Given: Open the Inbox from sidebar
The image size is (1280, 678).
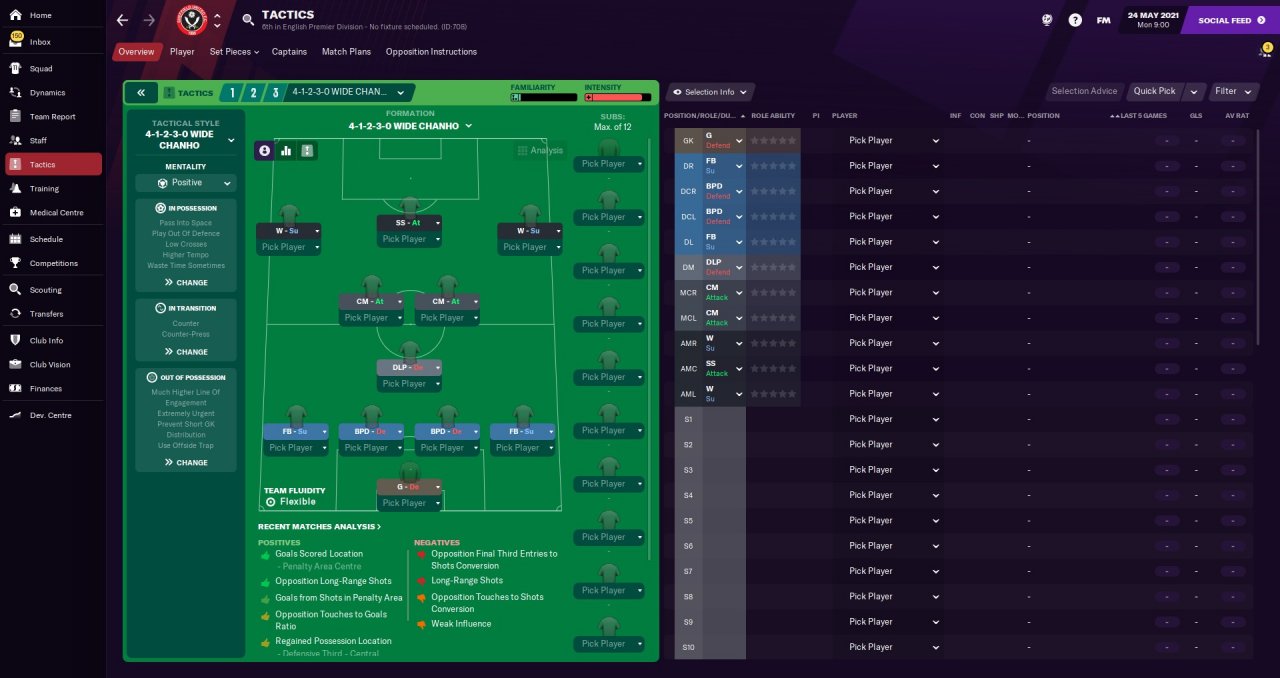Looking at the screenshot, I should pos(40,42).
